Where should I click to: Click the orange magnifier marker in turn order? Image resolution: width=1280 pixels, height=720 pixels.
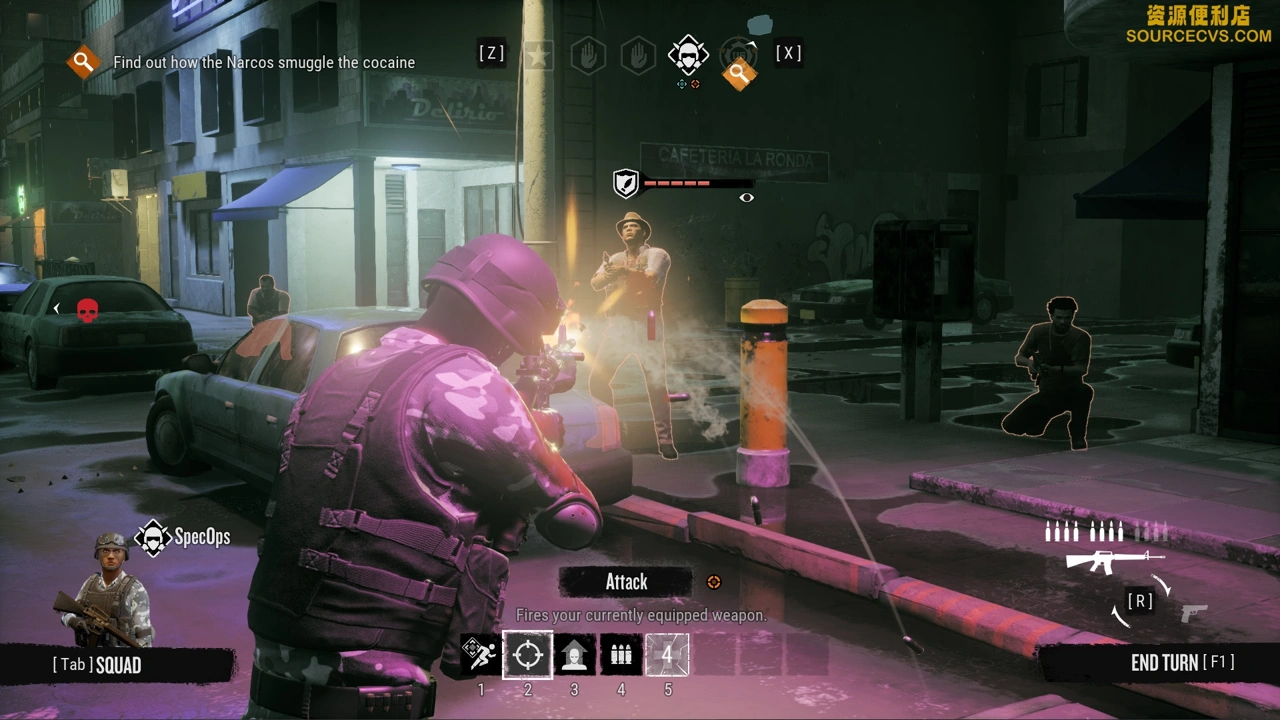point(739,72)
